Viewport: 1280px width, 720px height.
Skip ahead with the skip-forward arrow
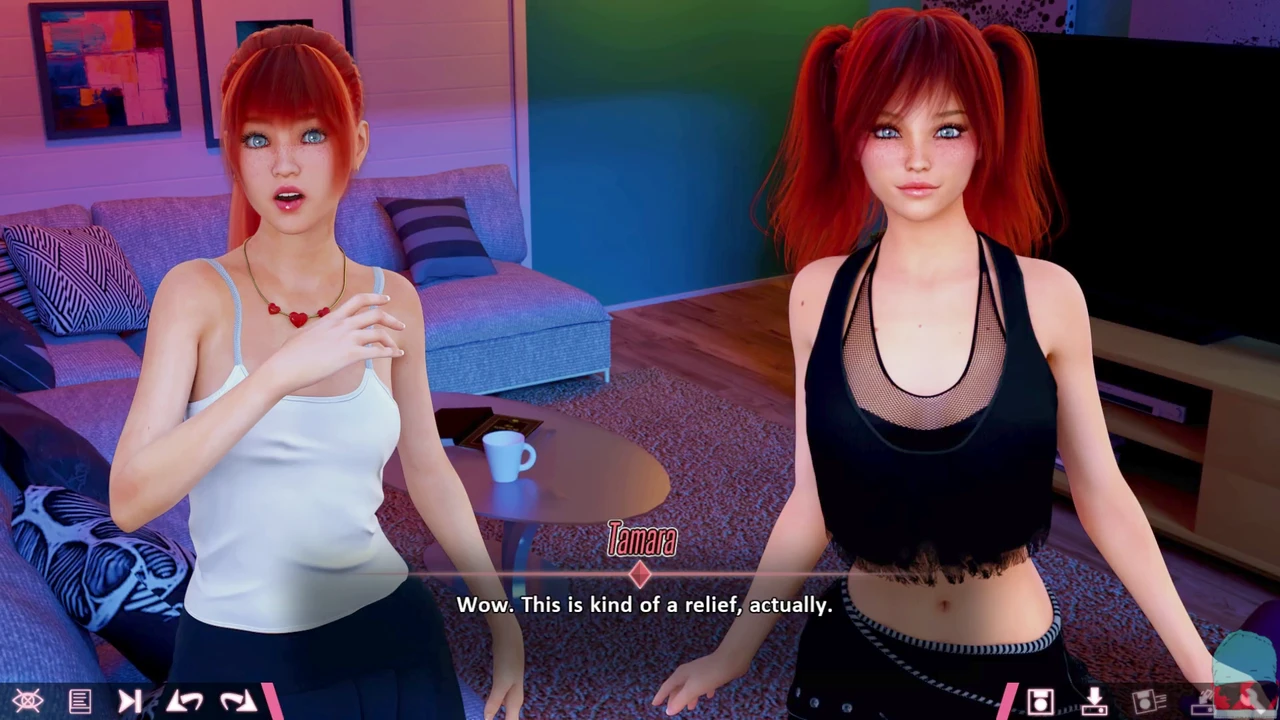tap(130, 701)
